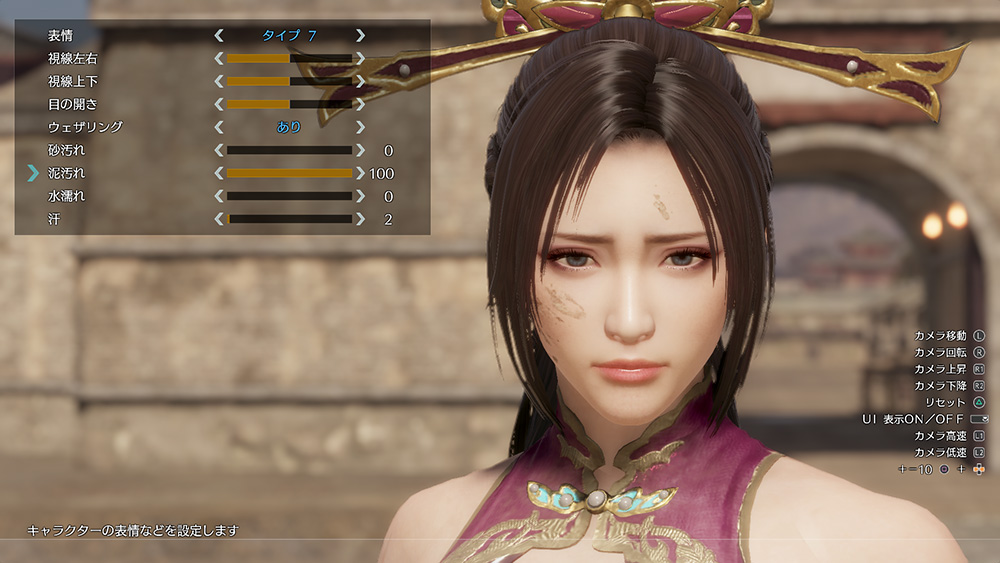This screenshot has width=1000, height=563.
Task: Click the left arrow for 表情 type
Action: (219, 35)
